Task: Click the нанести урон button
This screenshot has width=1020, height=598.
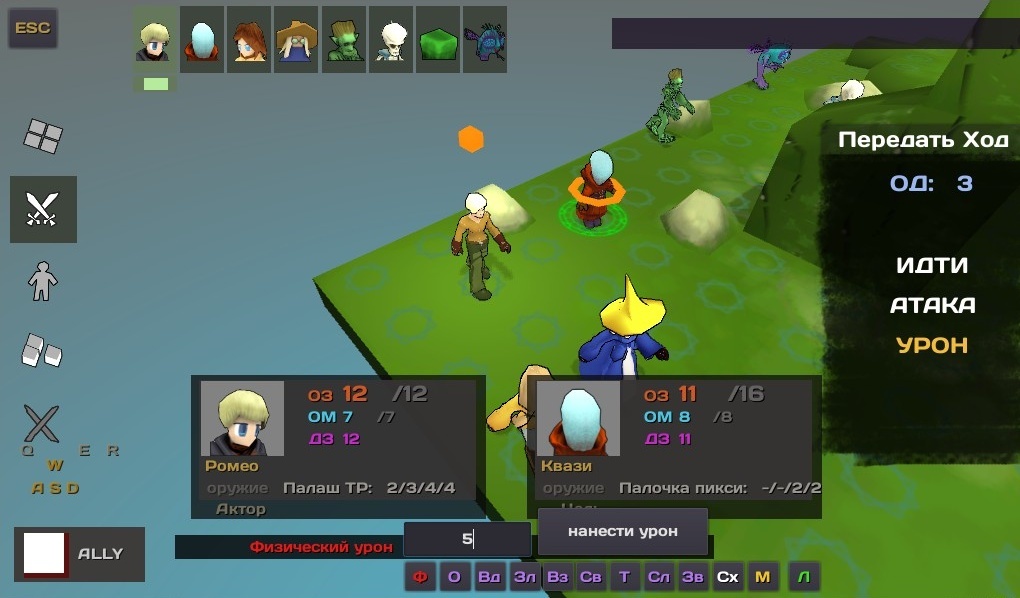Action: coord(622,531)
